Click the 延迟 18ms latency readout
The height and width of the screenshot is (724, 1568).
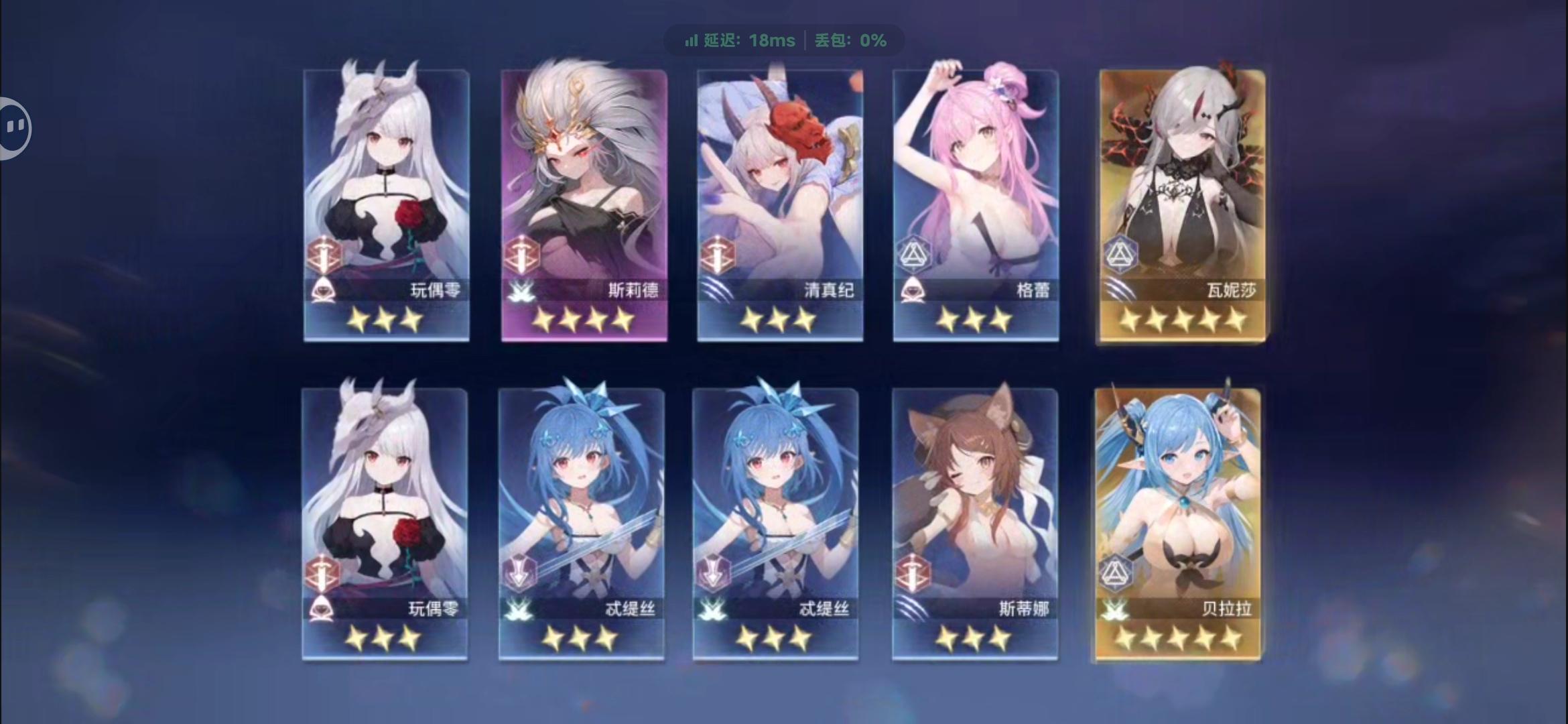(744, 40)
